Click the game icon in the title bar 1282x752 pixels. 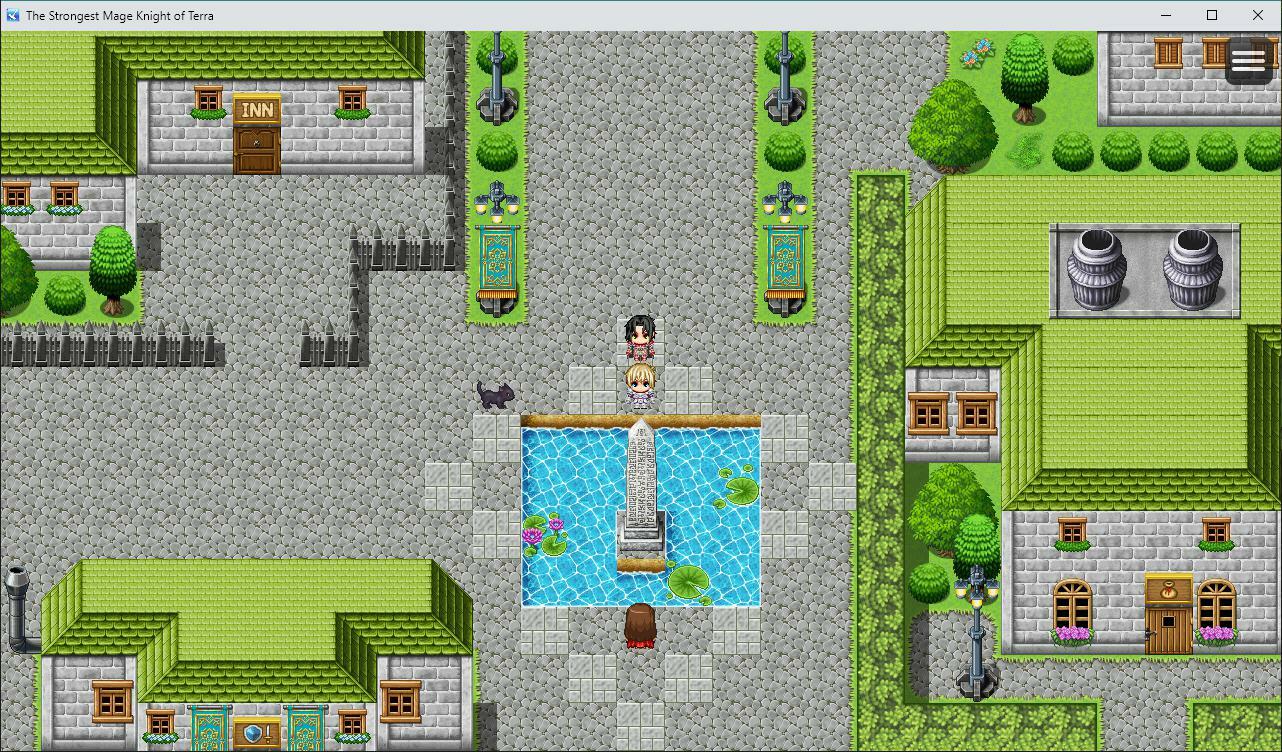(11, 15)
